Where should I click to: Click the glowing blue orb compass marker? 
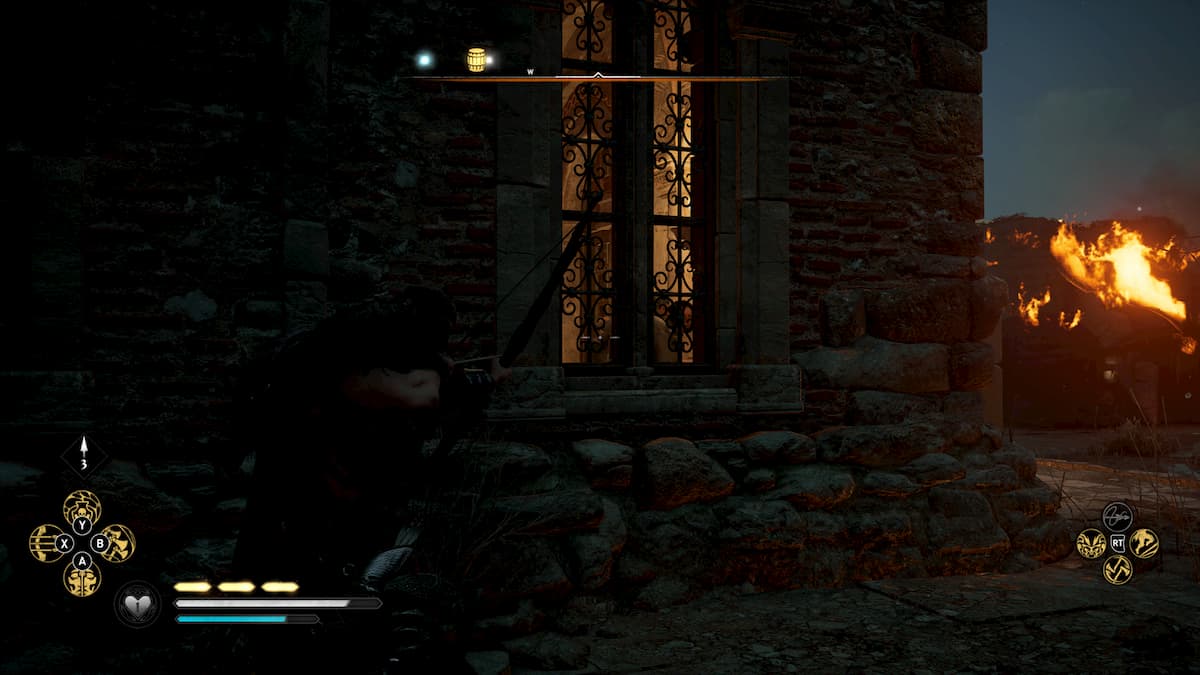click(x=425, y=60)
